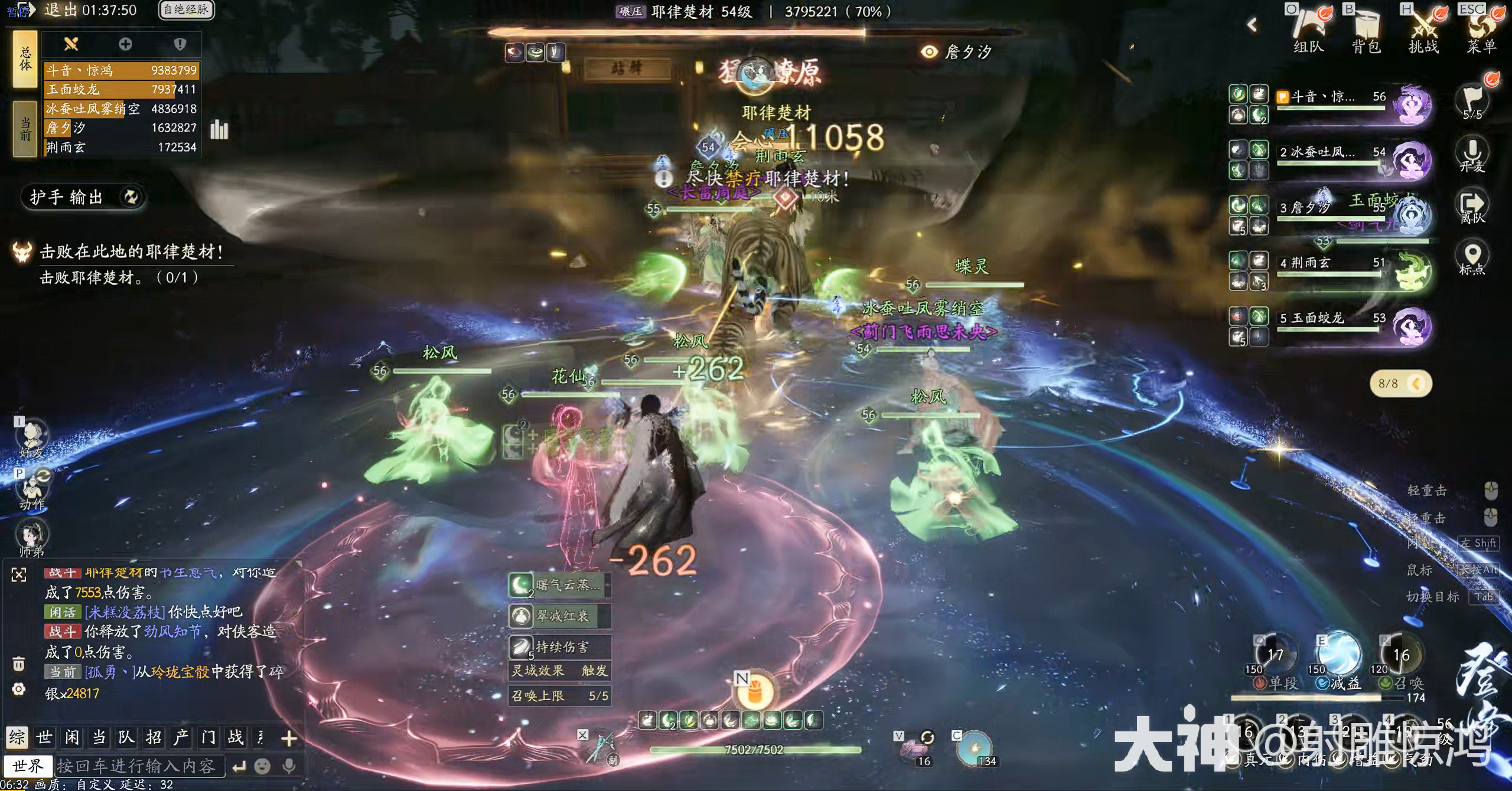Select team member 荆雨玄 row
Viewport: 1512px width, 791px height.
tap(1329, 264)
